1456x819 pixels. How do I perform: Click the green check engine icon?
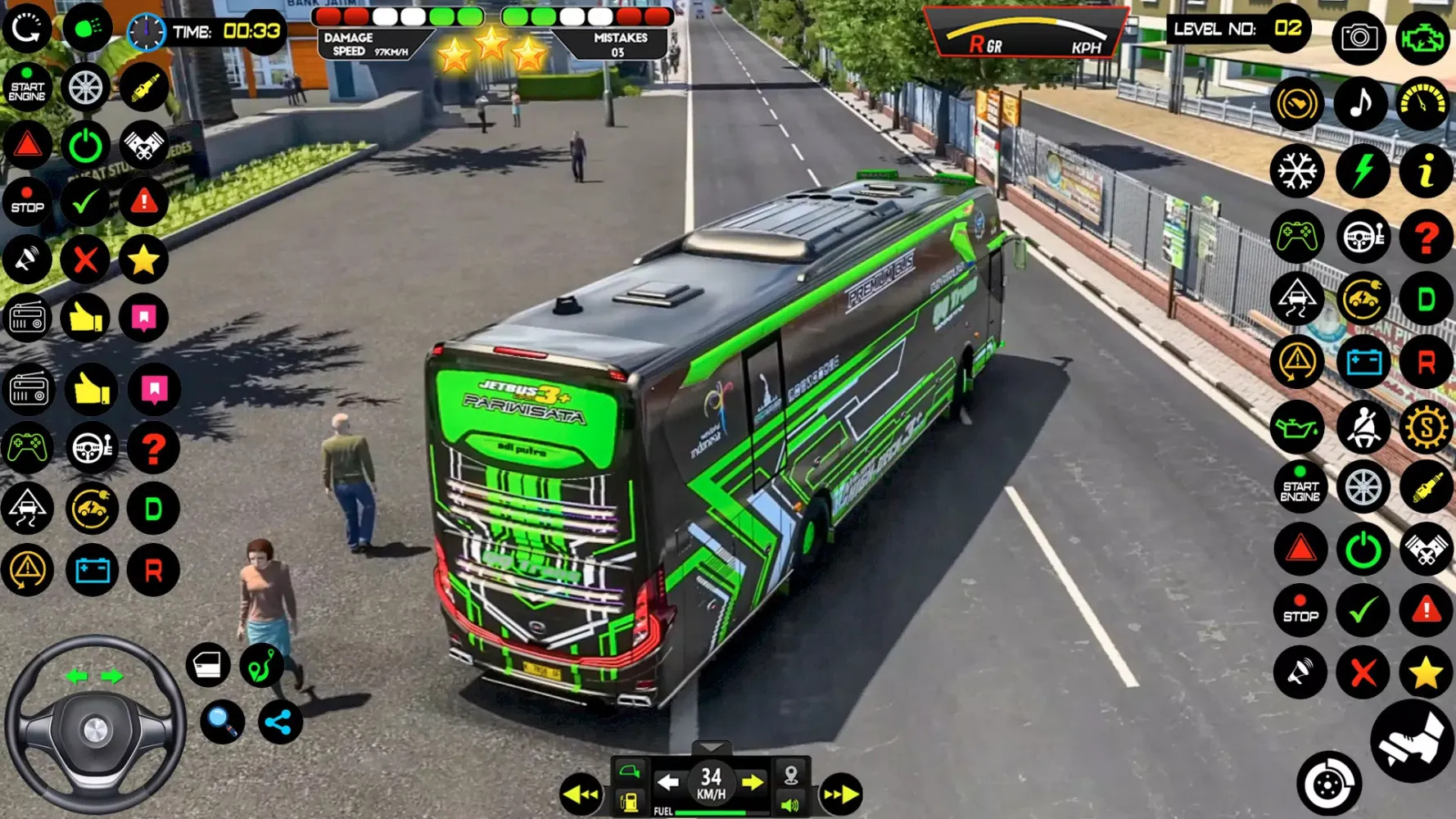tap(1422, 38)
